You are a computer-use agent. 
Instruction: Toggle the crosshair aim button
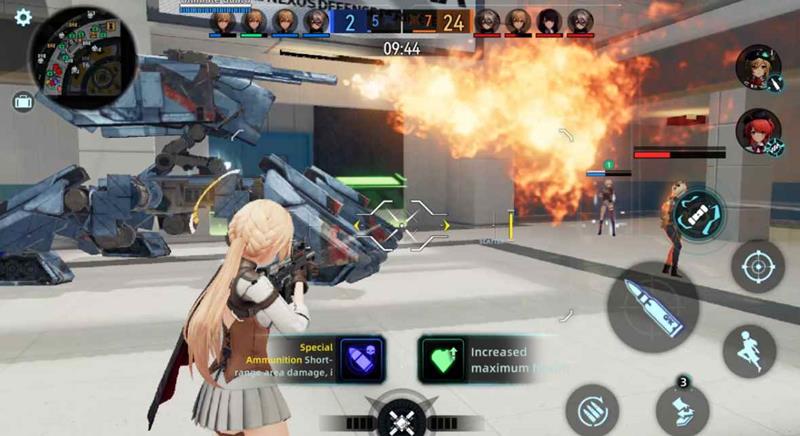[757, 266]
